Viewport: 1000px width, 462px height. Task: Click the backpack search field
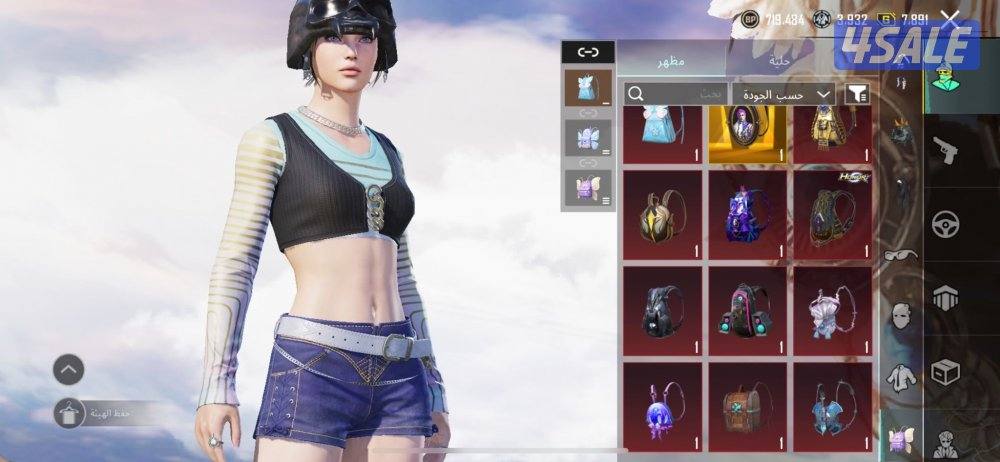pos(677,94)
